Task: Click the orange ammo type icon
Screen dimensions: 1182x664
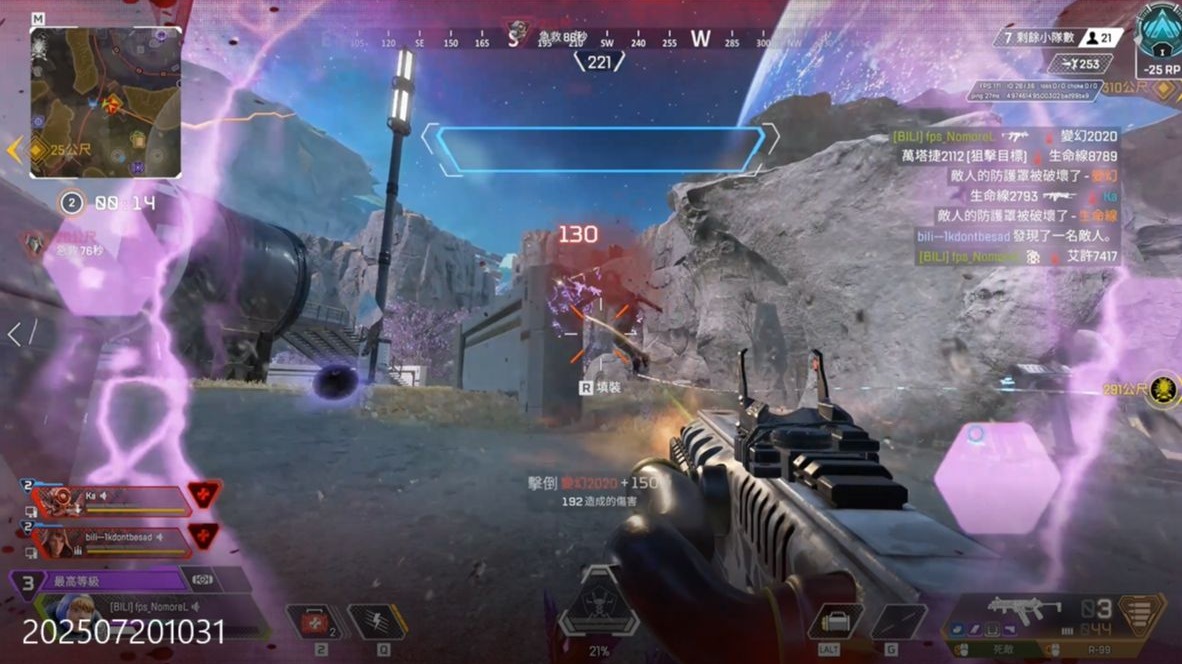Action: click(1142, 612)
